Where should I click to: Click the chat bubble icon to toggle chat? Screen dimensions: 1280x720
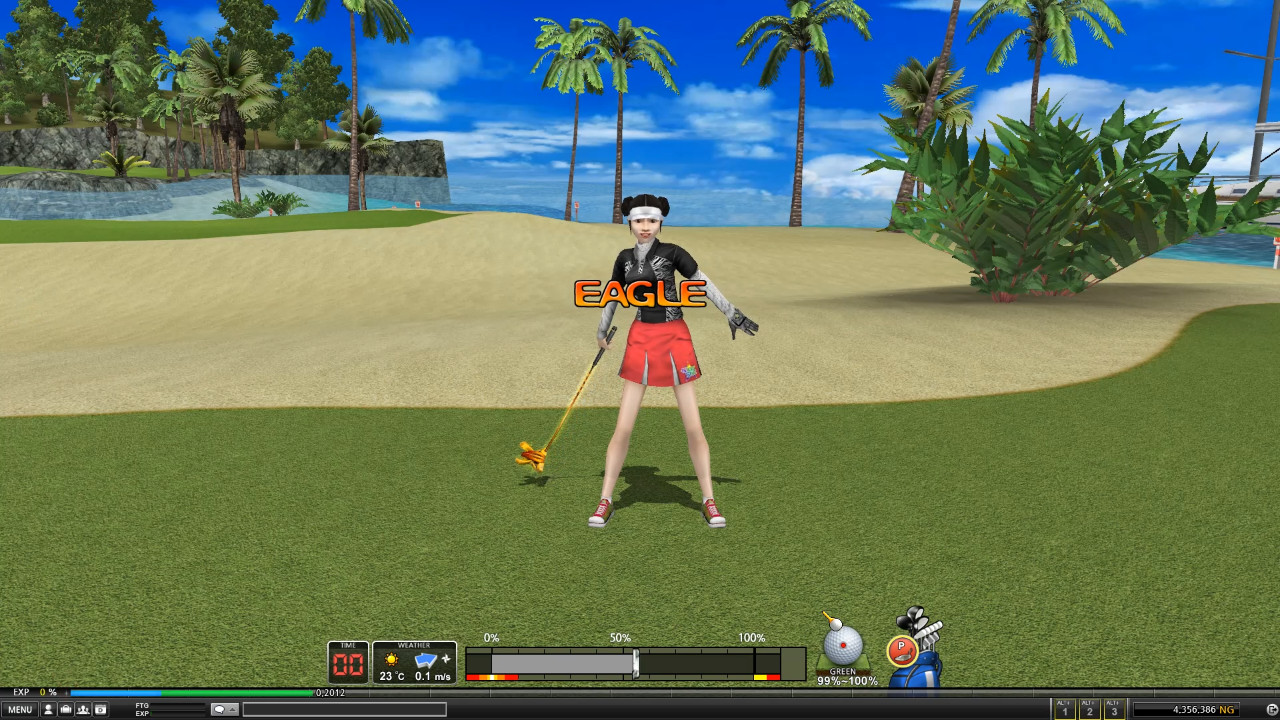220,708
